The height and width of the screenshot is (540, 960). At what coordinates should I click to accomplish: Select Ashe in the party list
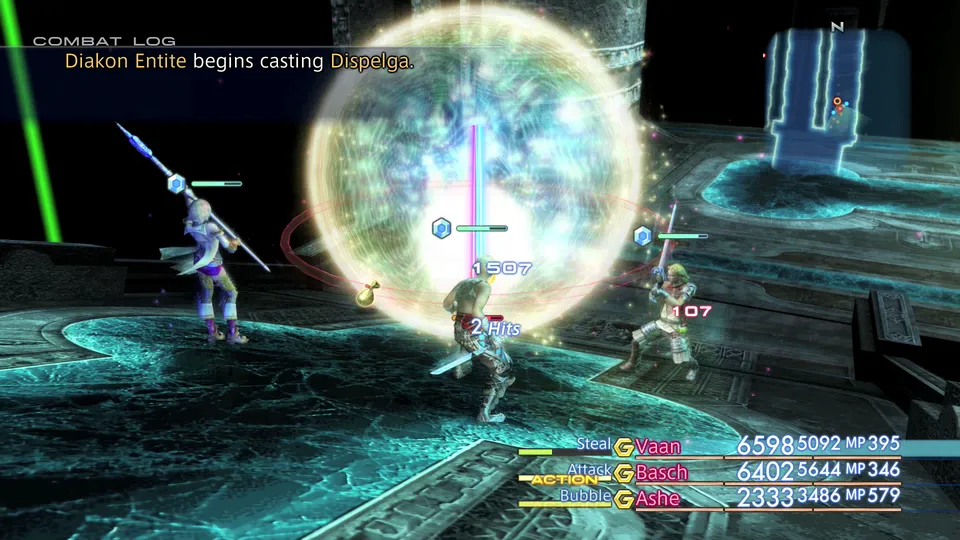pyautogui.click(x=658, y=498)
